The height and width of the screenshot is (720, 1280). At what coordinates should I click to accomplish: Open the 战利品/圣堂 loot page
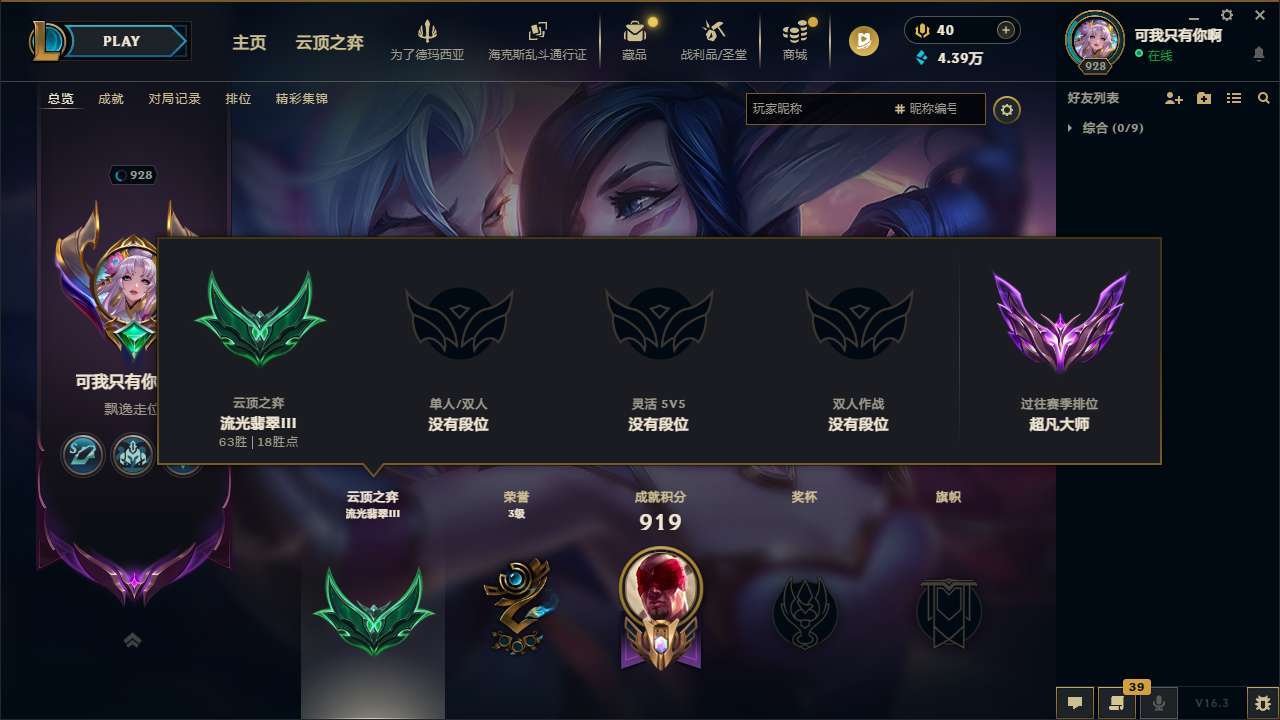pos(713,40)
